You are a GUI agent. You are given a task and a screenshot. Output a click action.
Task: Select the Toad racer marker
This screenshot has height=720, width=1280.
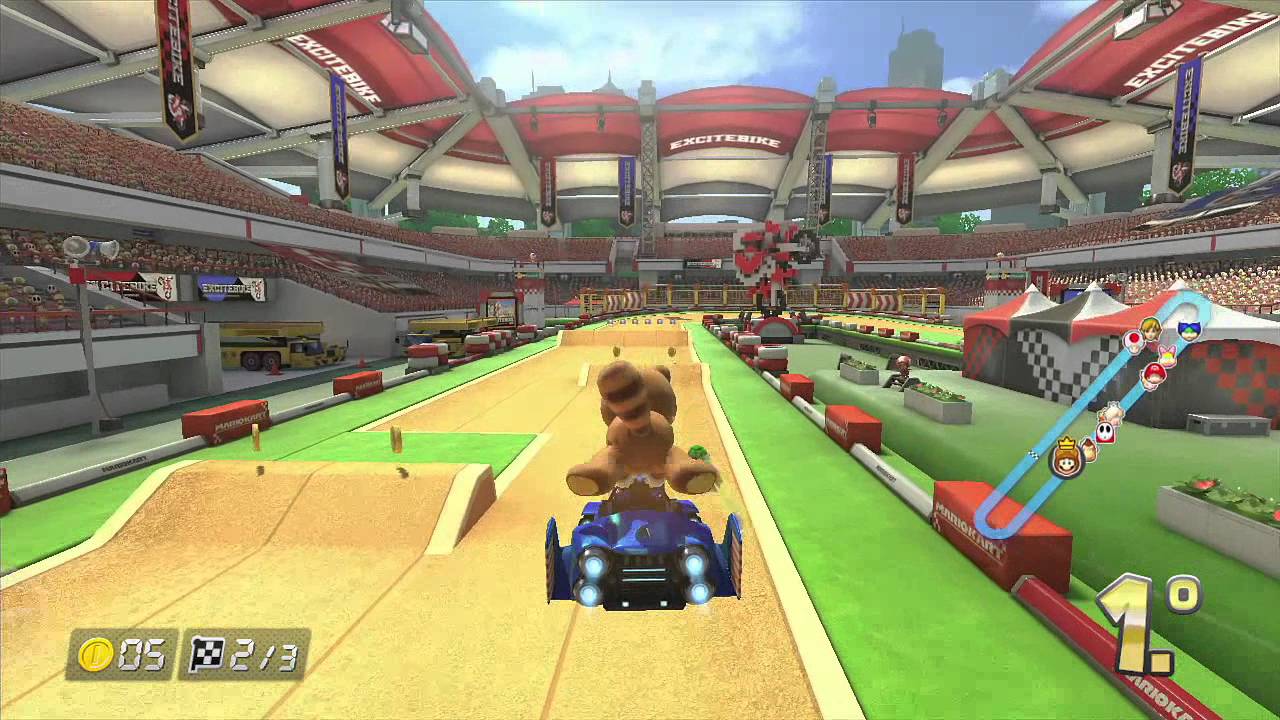[1135, 342]
